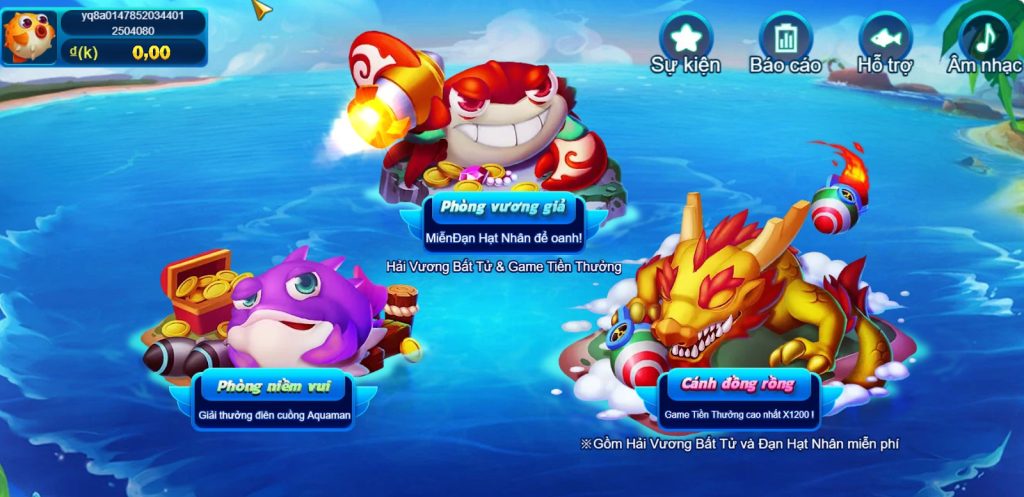Open the Sự kiện events menu
The image size is (1024, 497).
click(685, 38)
